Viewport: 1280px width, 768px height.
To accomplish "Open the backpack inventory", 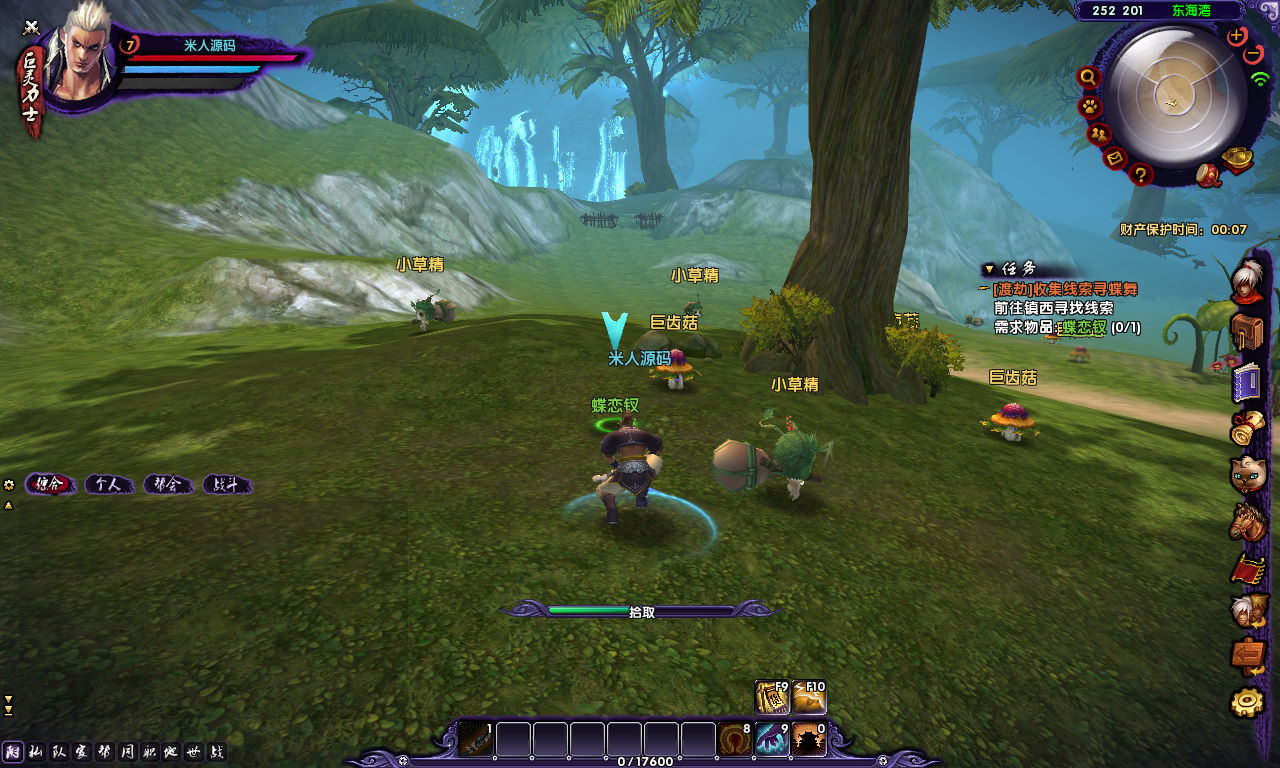I will [1247, 331].
